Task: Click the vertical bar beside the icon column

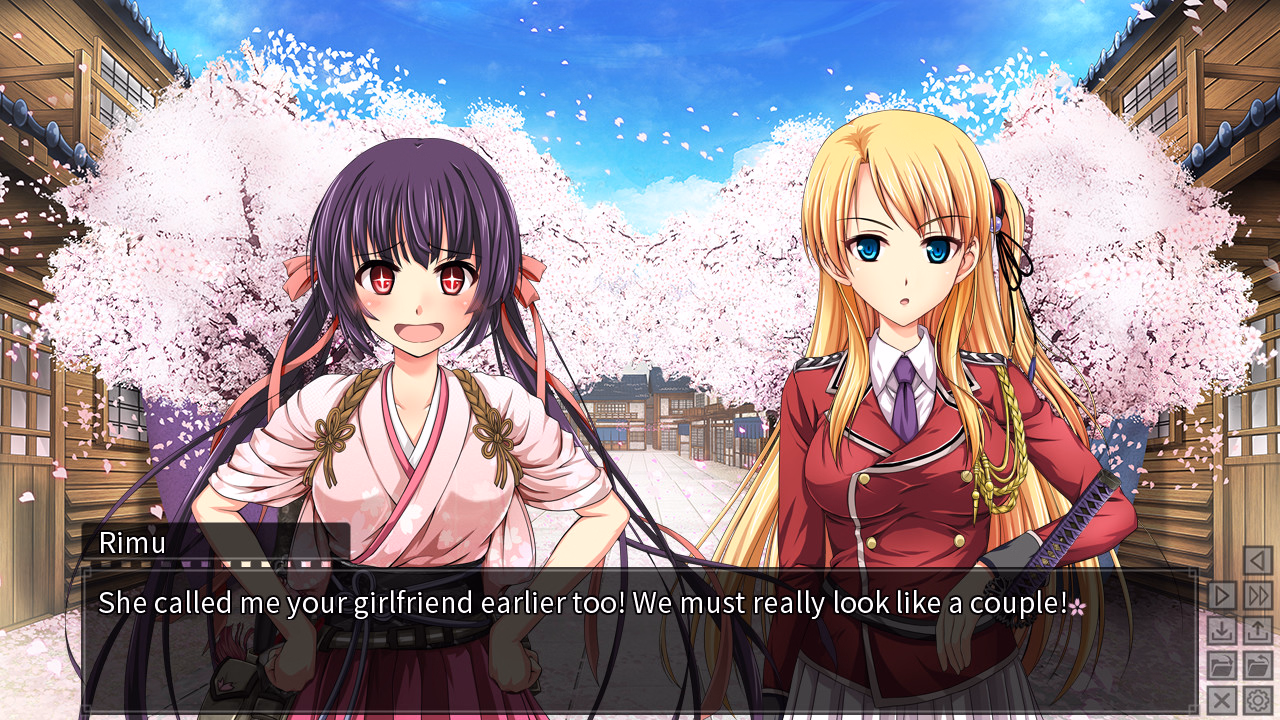Action: tap(1198, 640)
